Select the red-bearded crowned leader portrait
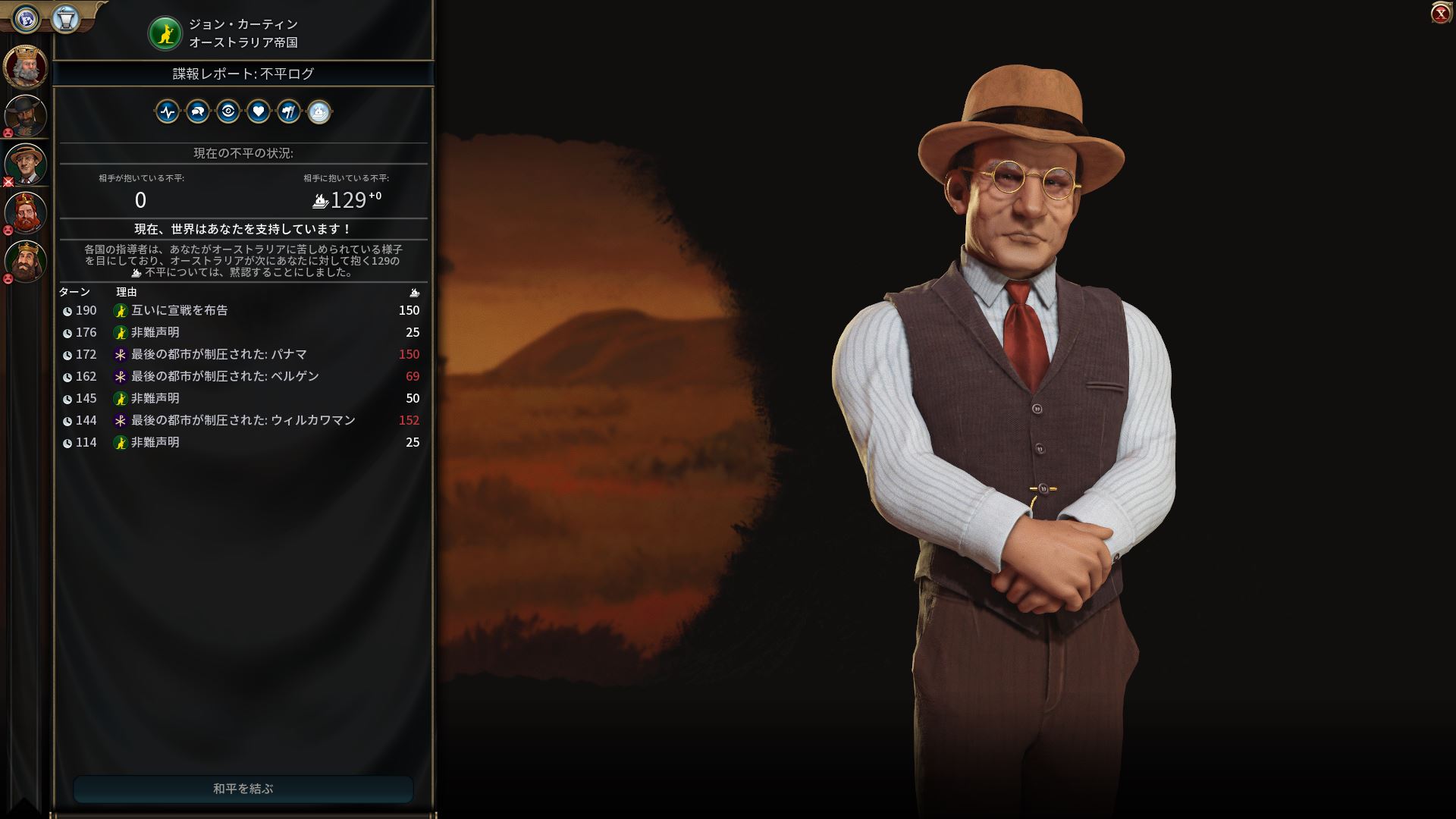This screenshot has height=819, width=1456. [x=26, y=212]
